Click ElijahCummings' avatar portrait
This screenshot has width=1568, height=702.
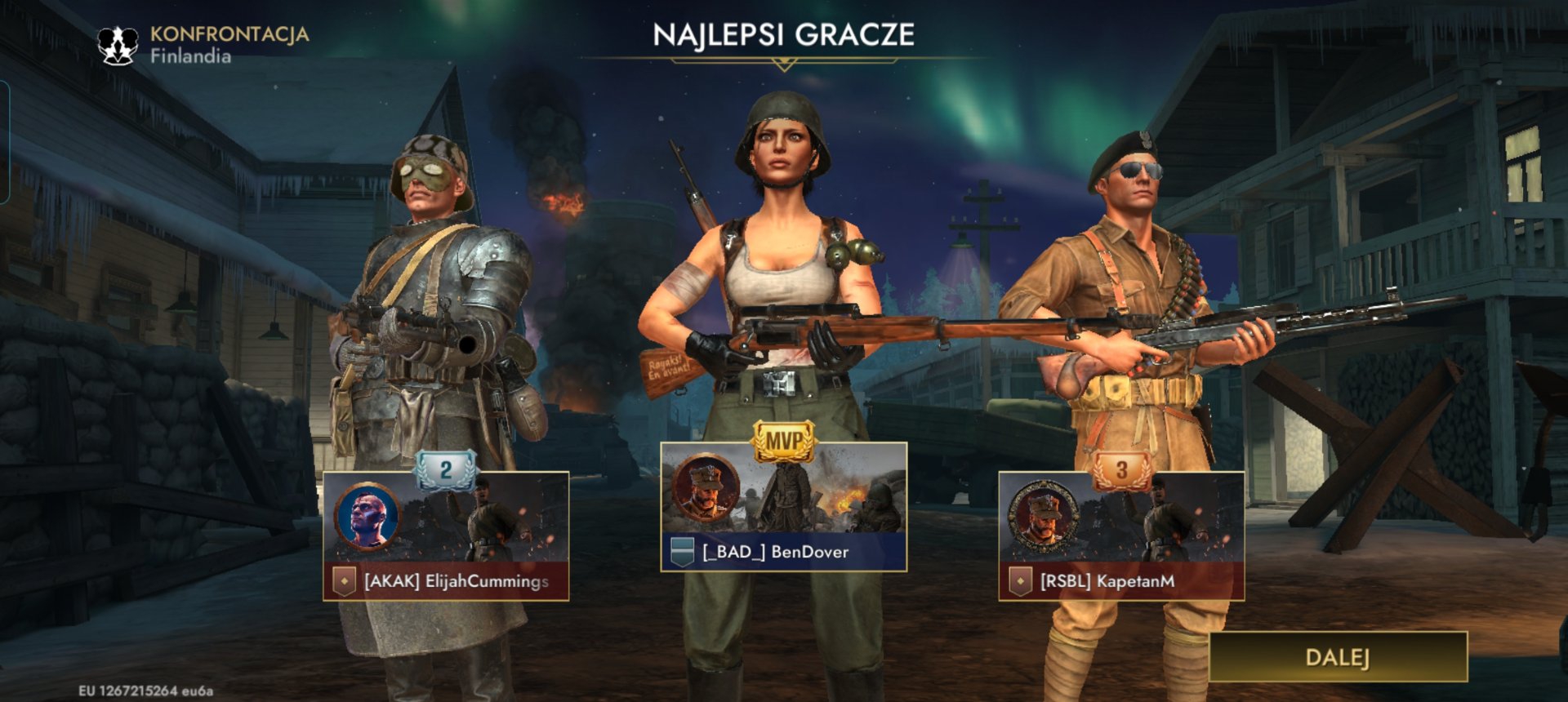coord(368,517)
